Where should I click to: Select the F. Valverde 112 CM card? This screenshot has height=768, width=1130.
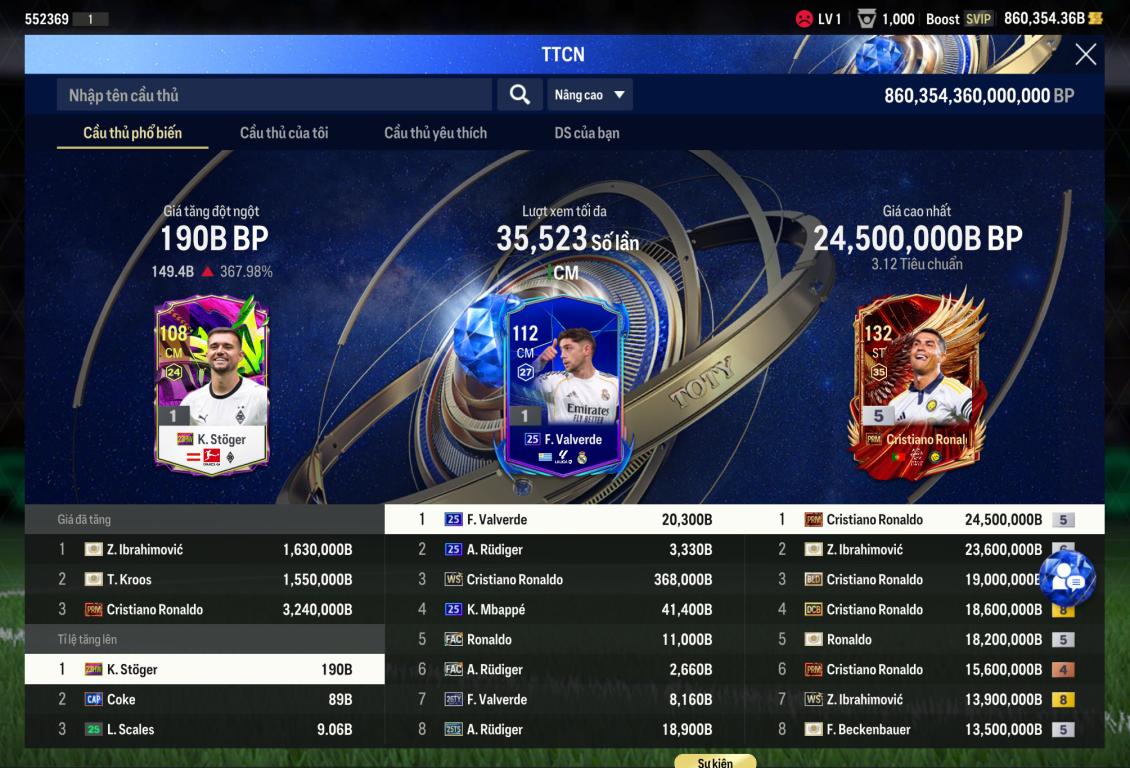pos(564,385)
